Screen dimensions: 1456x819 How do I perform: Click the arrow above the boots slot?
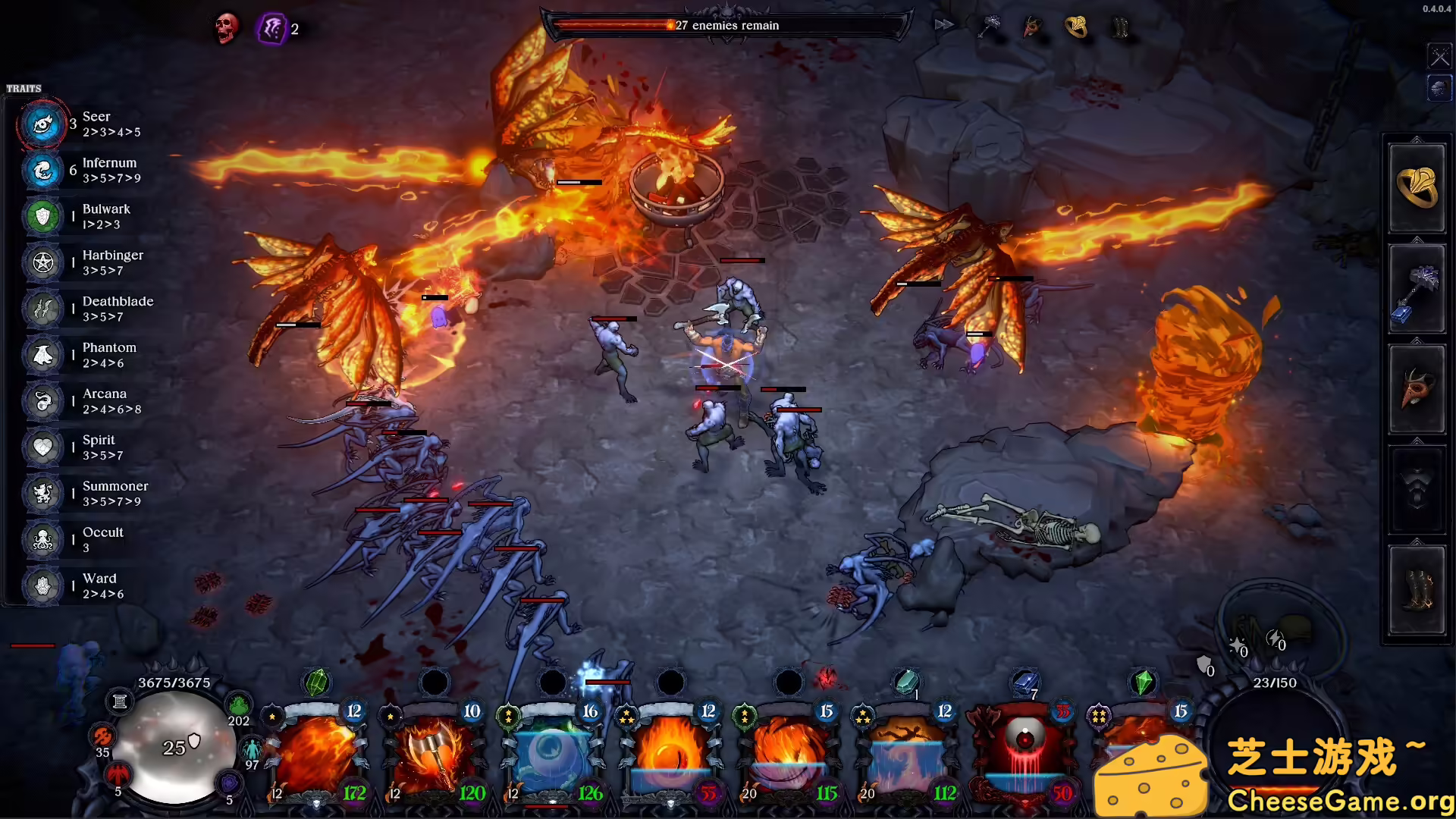[1417, 542]
